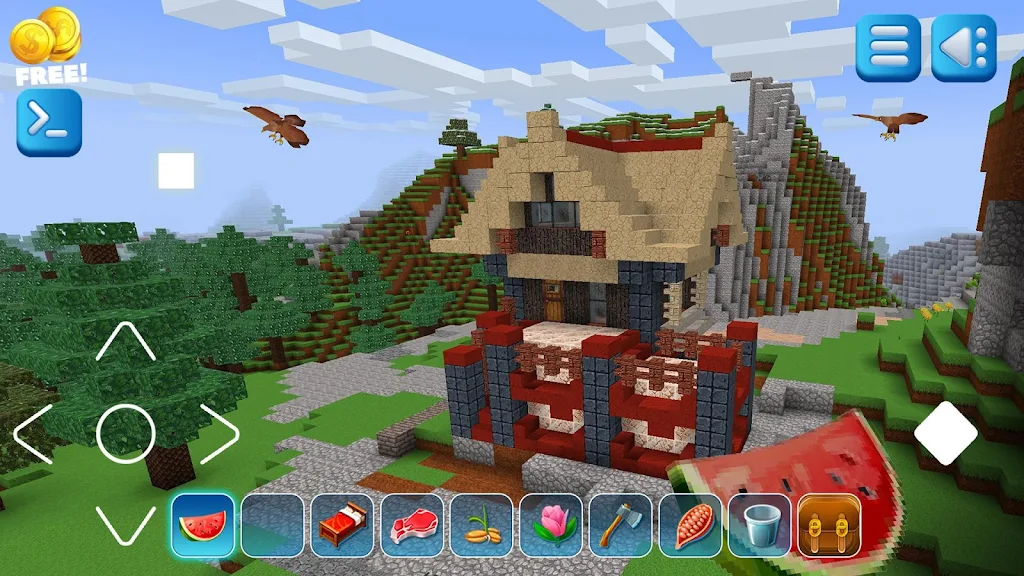1024x576 pixels.
Task: Tap the white square button
Action: pos(176,171)
